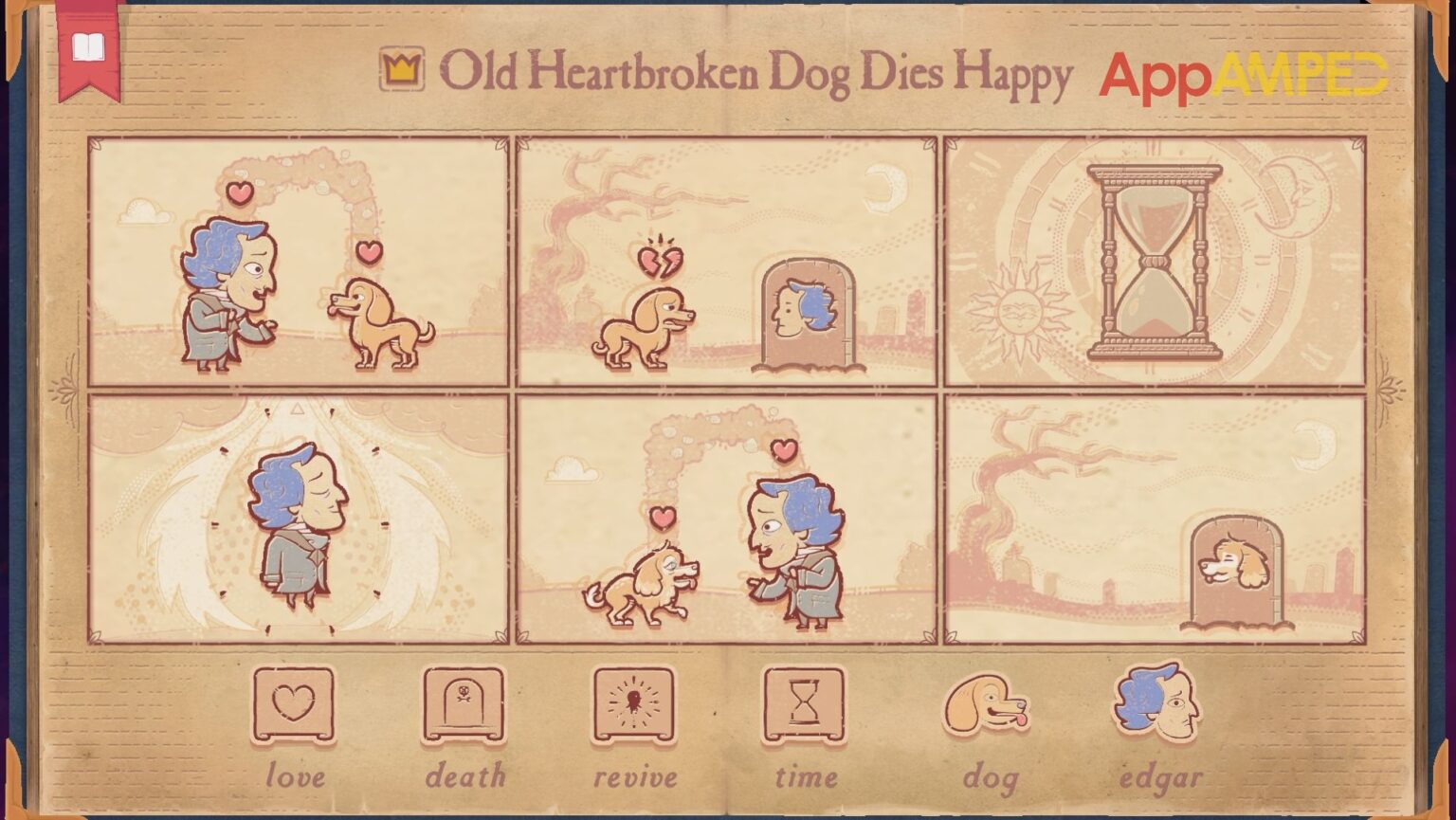Click the hourglass time-passing panel
1456x820 pixels.
(x=1155, y=259)
